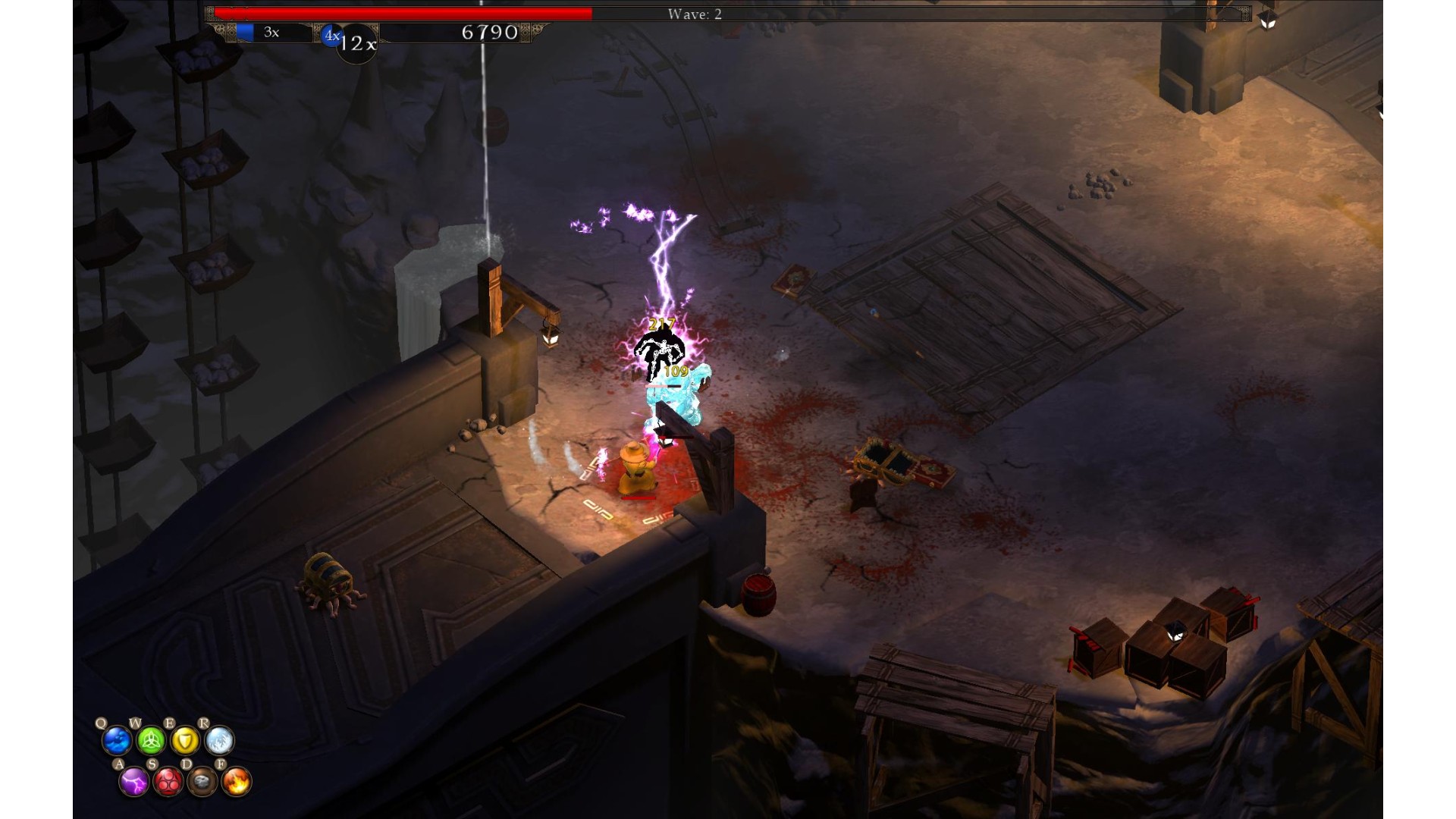Image resolution: width=1456 pixels, height=819 pixels.
Task: Activate the orange Fire element orb
Action: coord(237,781)
